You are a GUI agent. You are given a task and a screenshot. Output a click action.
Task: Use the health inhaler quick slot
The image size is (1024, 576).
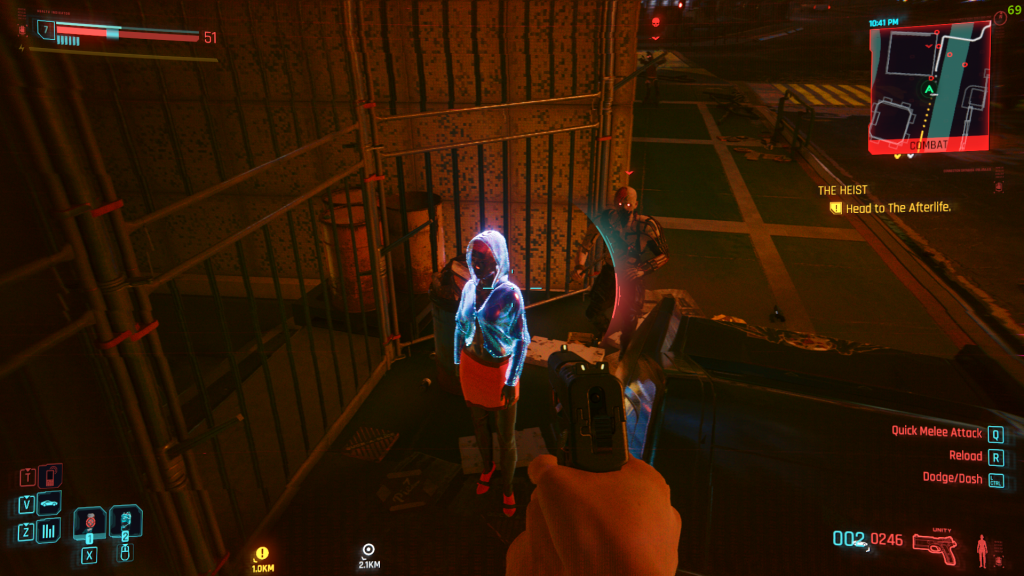click(x=90, y=520)
